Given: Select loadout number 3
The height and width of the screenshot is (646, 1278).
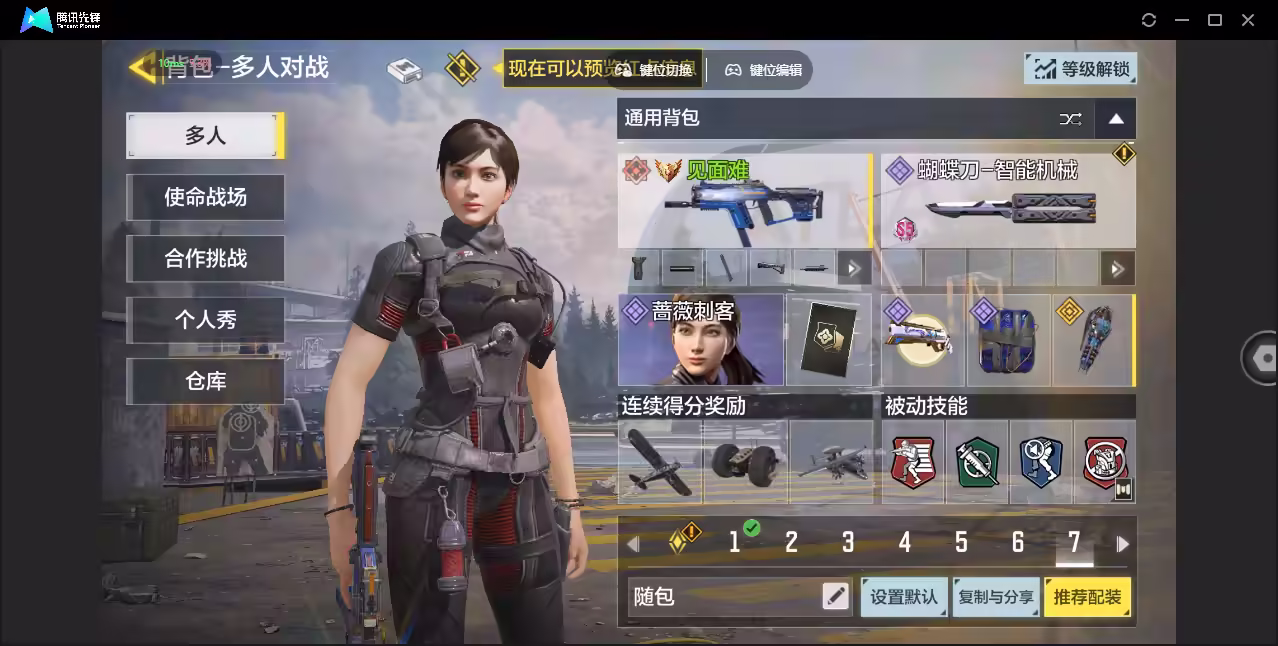Looking at the screenshot, I should [x=848, y=543].
